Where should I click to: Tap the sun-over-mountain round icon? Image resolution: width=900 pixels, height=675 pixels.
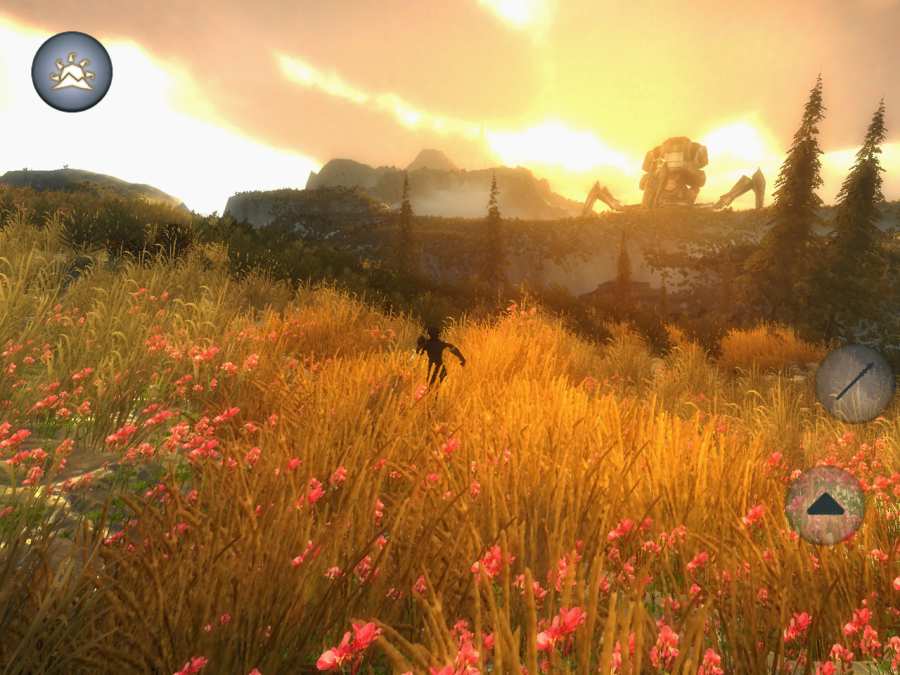click(x=72, y=72)
